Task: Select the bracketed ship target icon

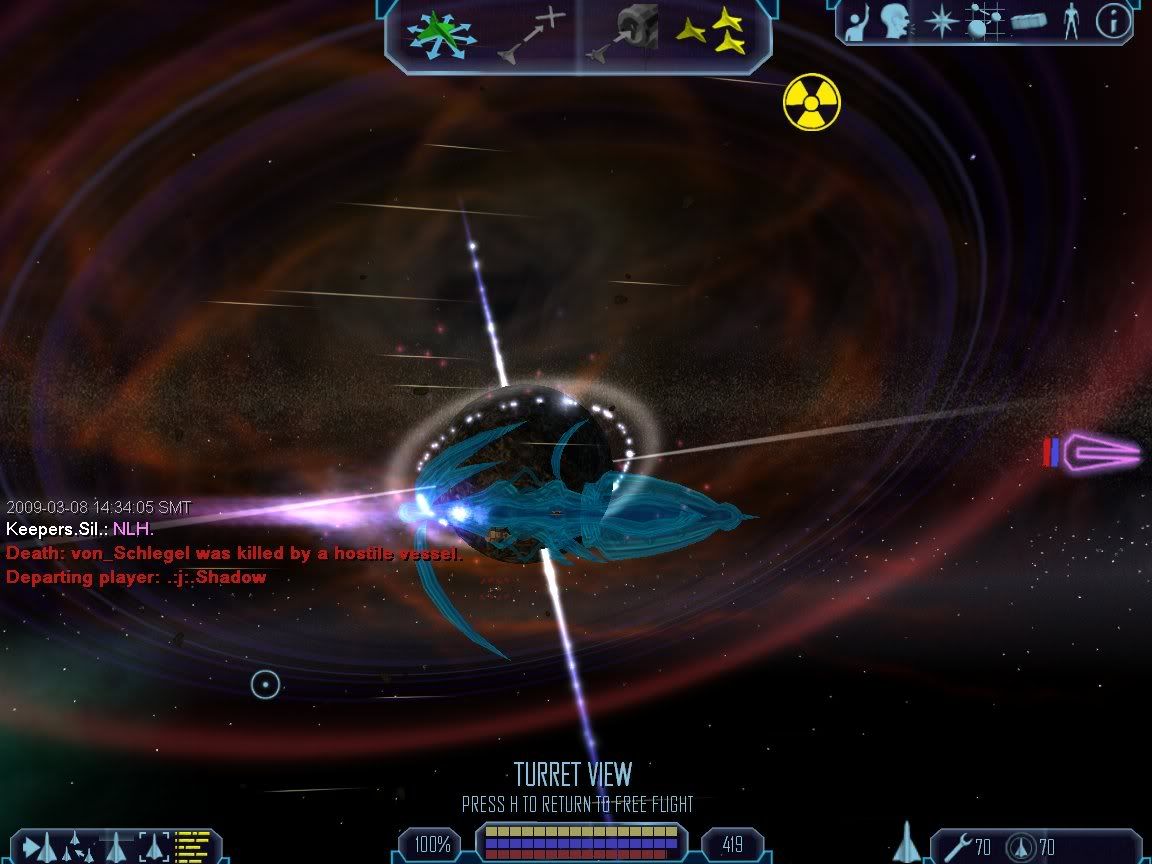Action: click(155, 847)
